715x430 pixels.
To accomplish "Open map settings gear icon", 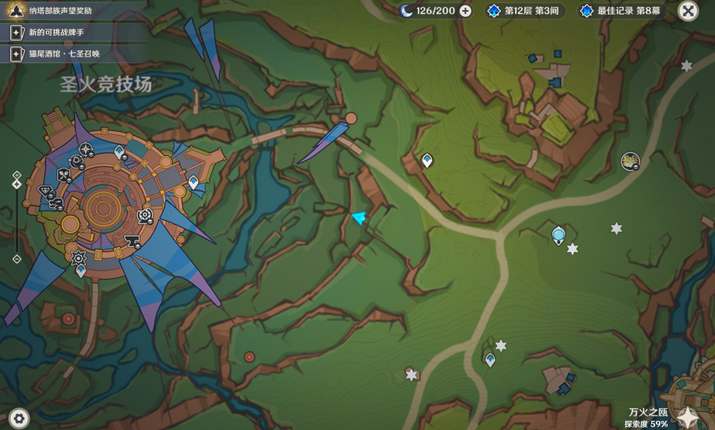I will point(18,418).
